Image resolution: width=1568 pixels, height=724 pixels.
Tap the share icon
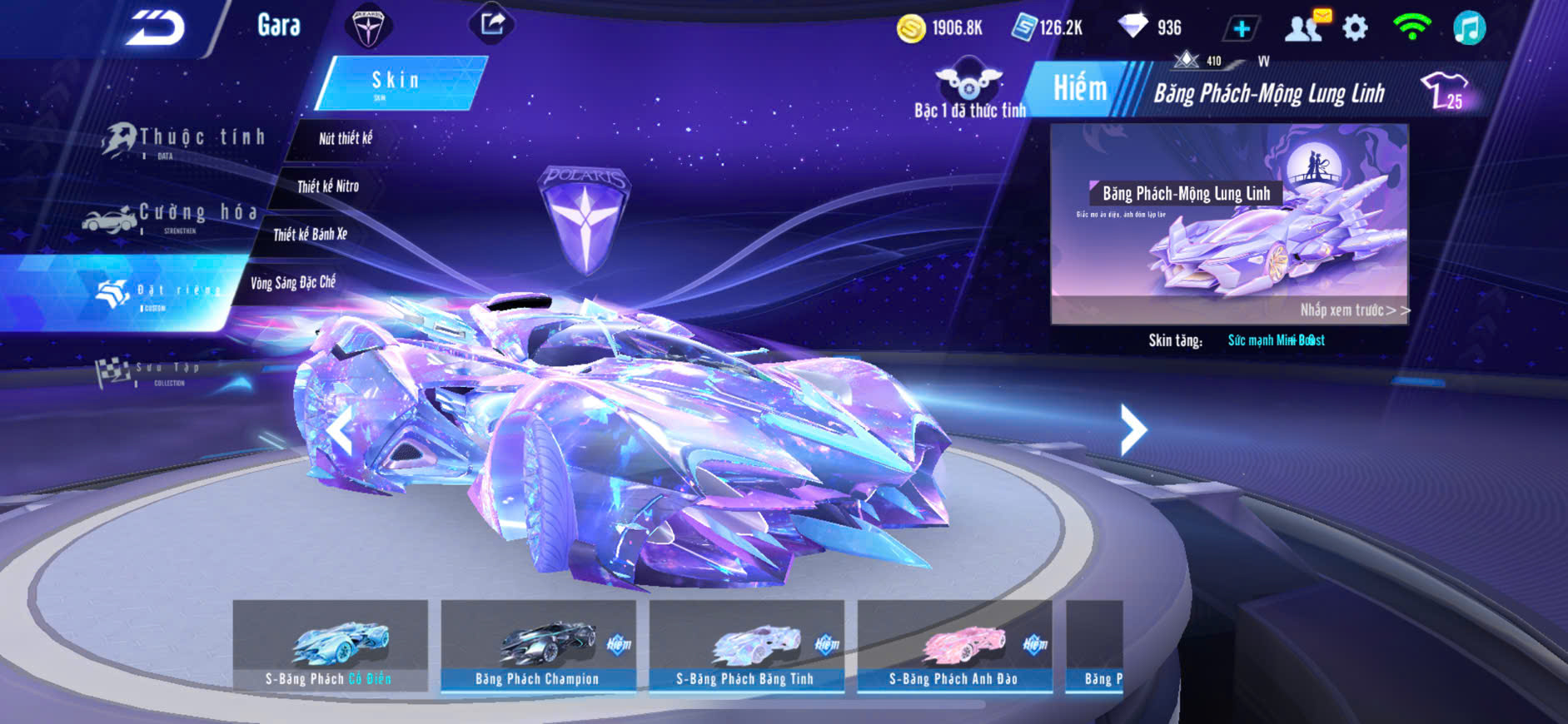[492, 24]
